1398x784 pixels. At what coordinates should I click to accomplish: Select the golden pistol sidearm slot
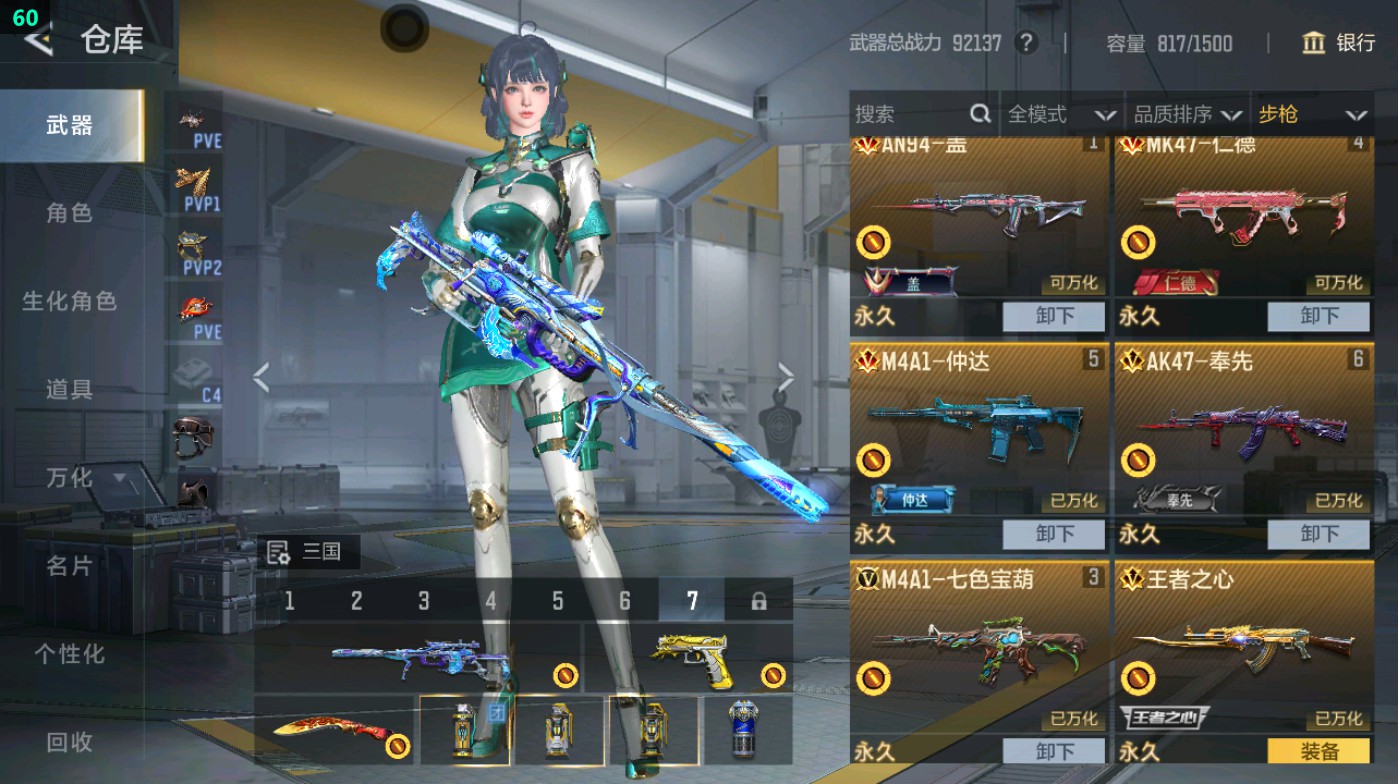[689, 658]
